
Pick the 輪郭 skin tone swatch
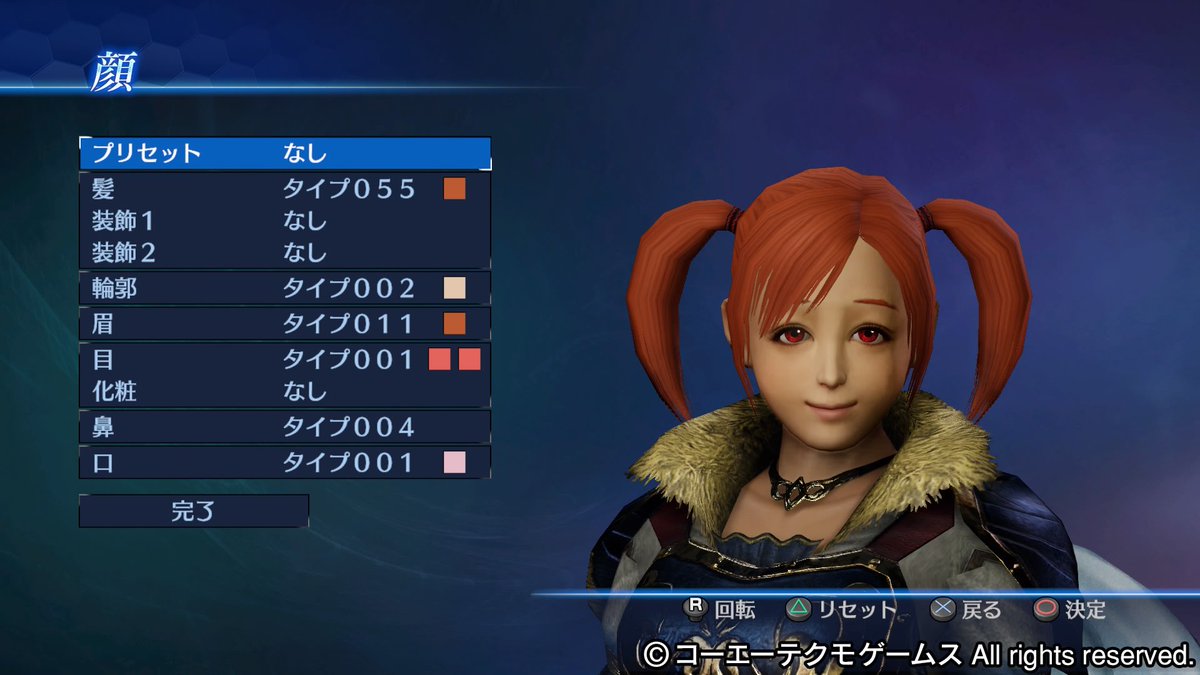point(455,289)
